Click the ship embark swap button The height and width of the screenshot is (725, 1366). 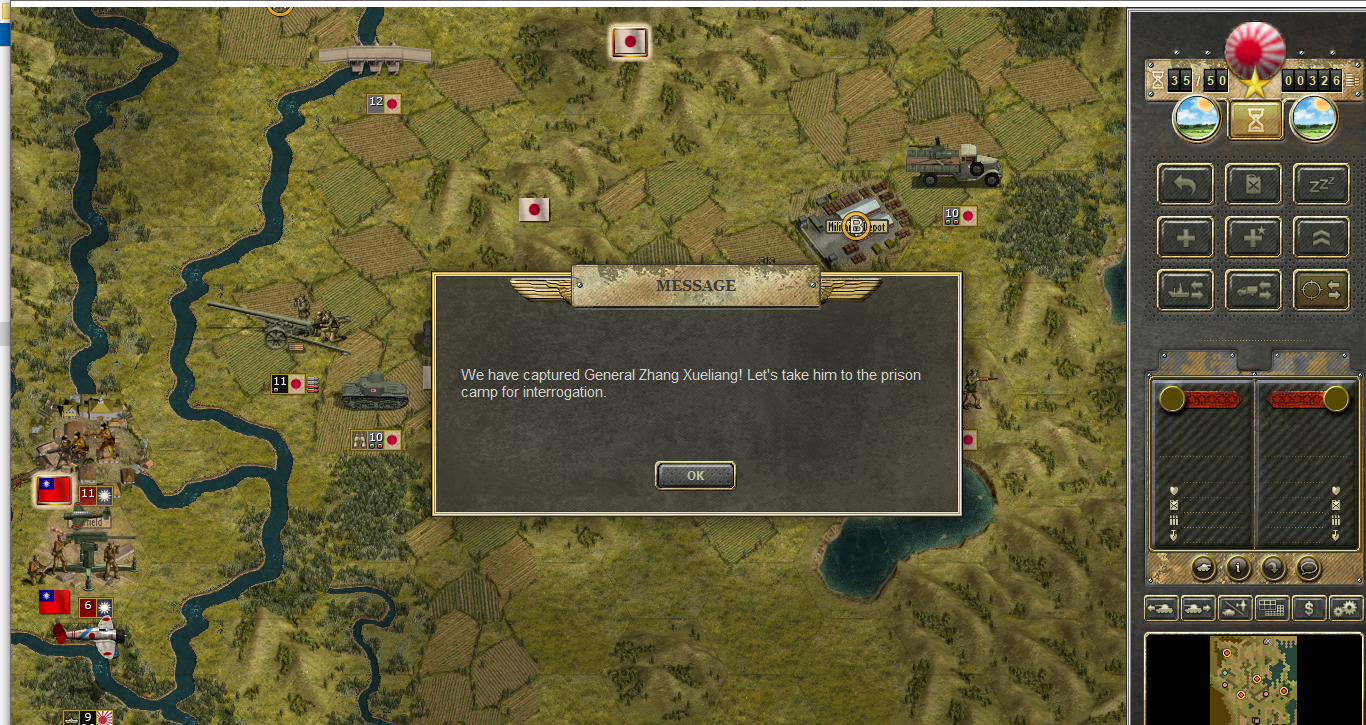pos(1185,290)
